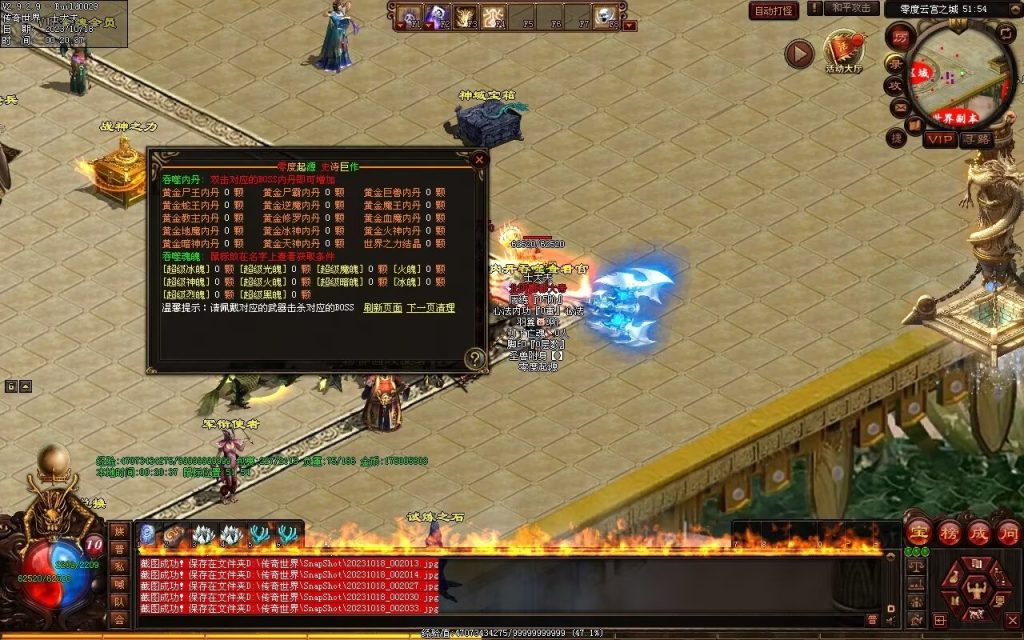Open the 活动大厅 activity hall
The image size is (1024, 640).
click(843, 52)
